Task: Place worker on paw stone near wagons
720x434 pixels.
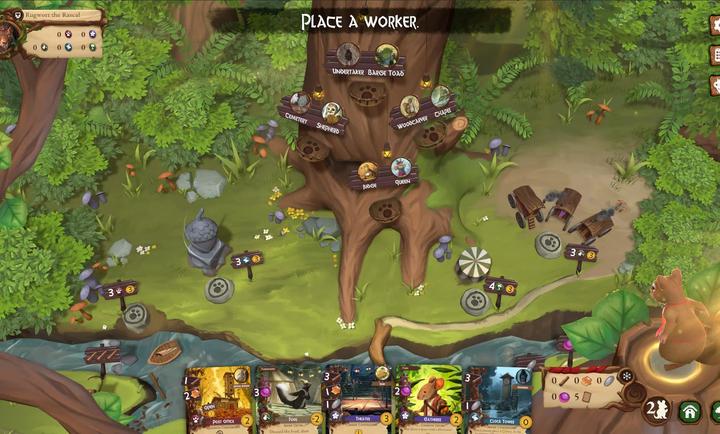Action: [548, 244]
